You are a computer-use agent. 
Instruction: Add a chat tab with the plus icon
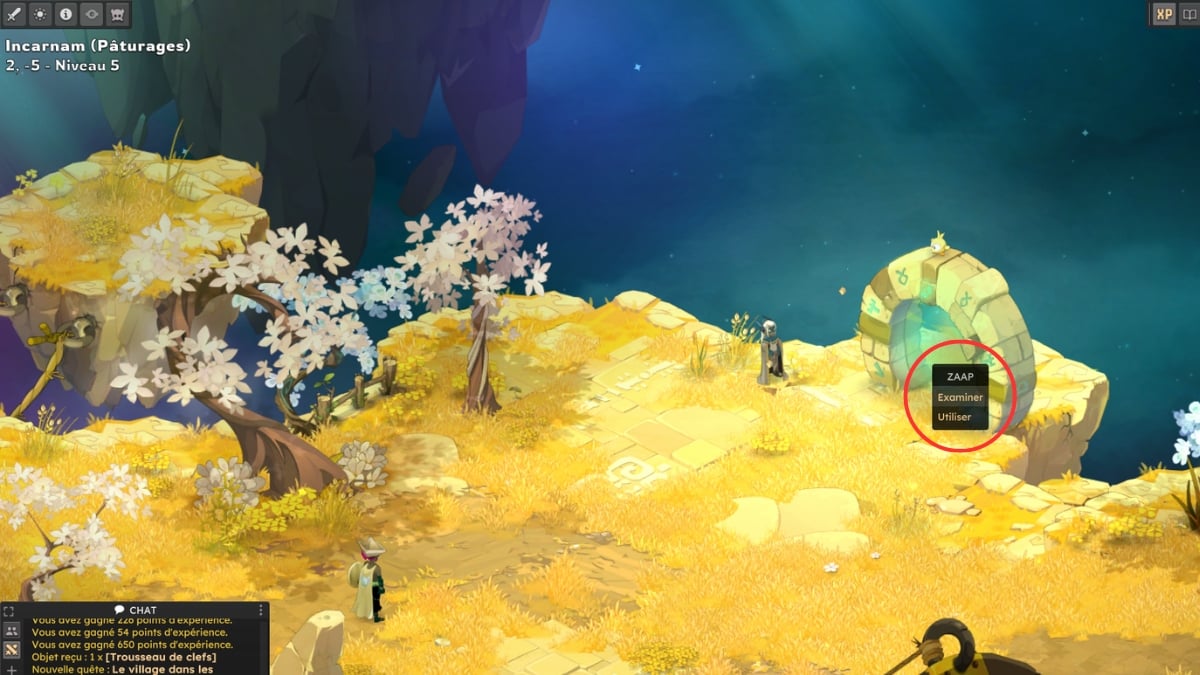(x=11, y=668)
